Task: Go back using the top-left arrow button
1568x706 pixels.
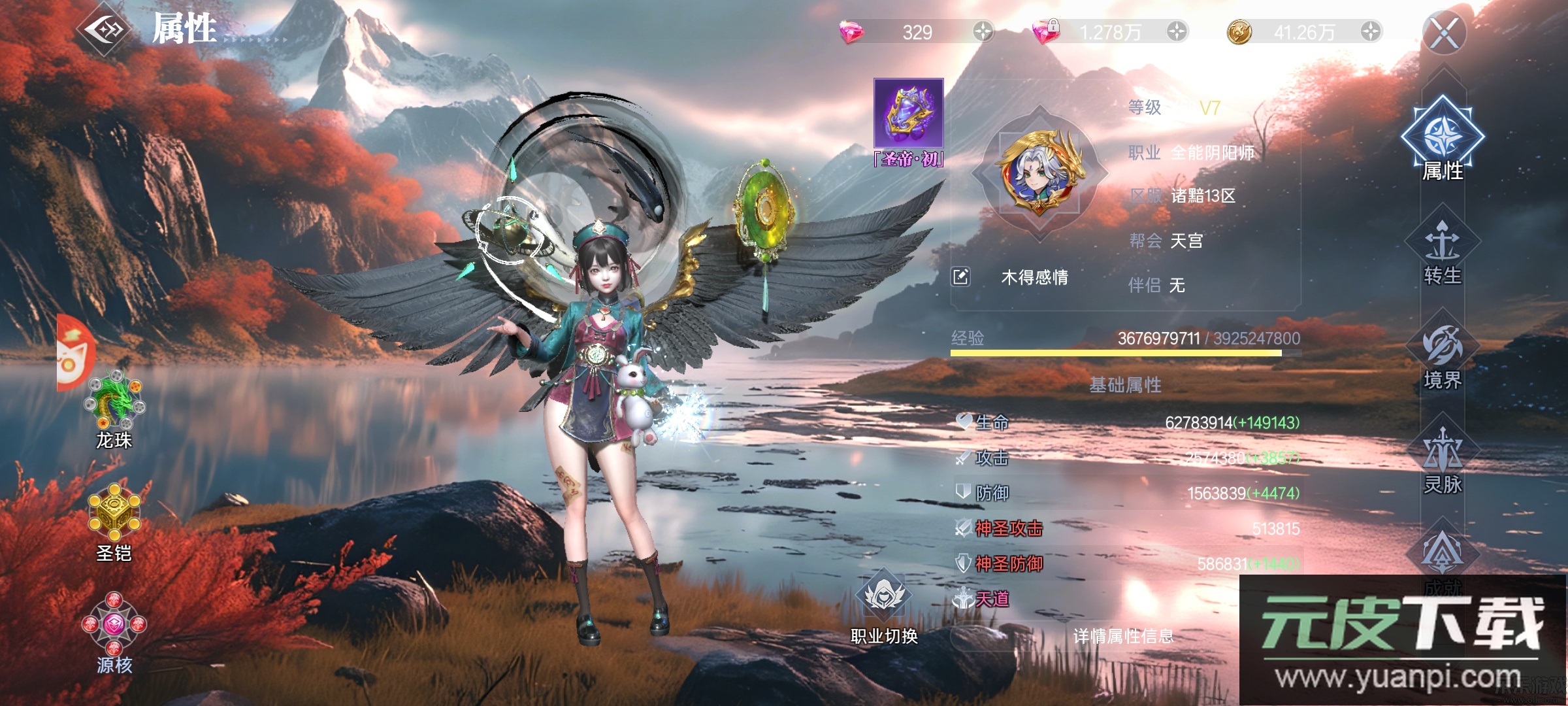Action: (103, 29)
